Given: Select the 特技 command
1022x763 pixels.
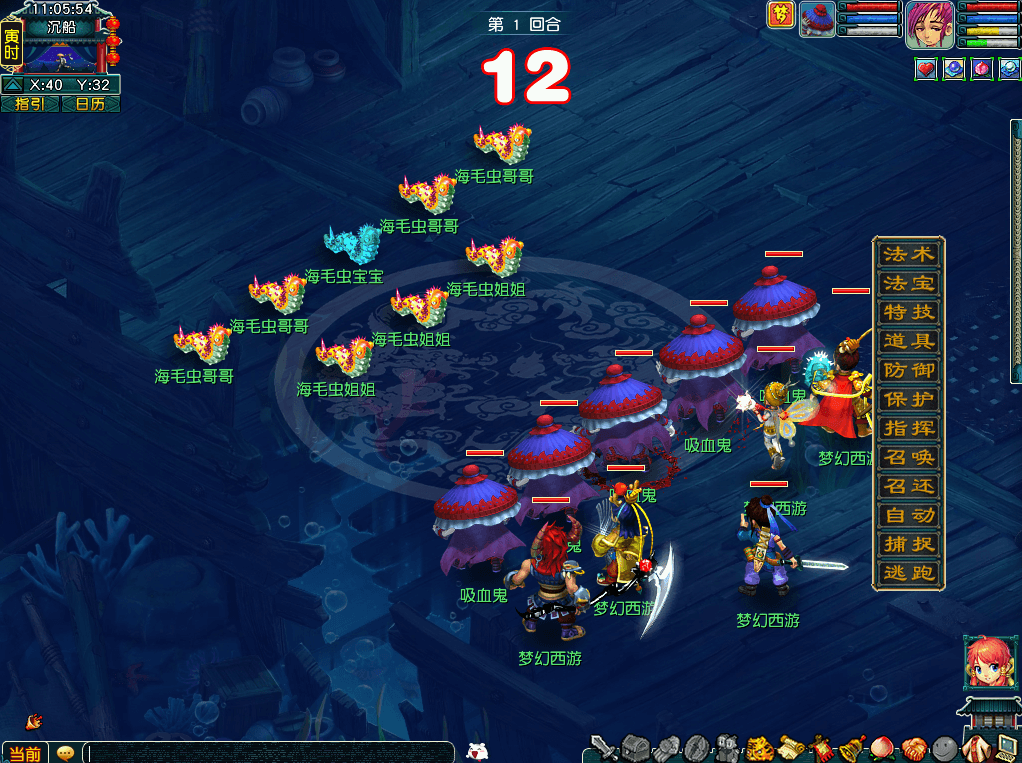Looking at the screenshot, I should [x=908, y=312].
